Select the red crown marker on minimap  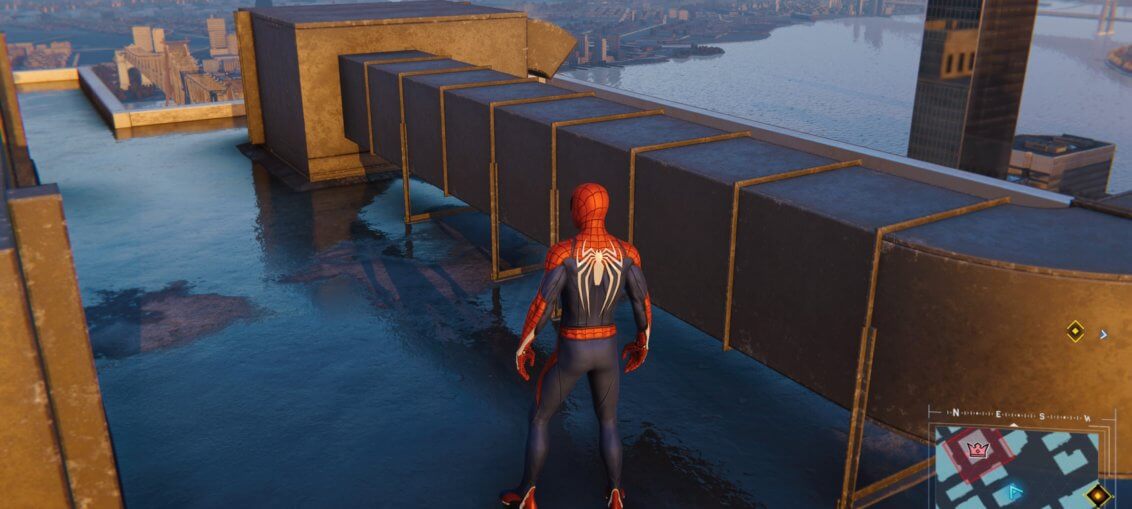978,448
